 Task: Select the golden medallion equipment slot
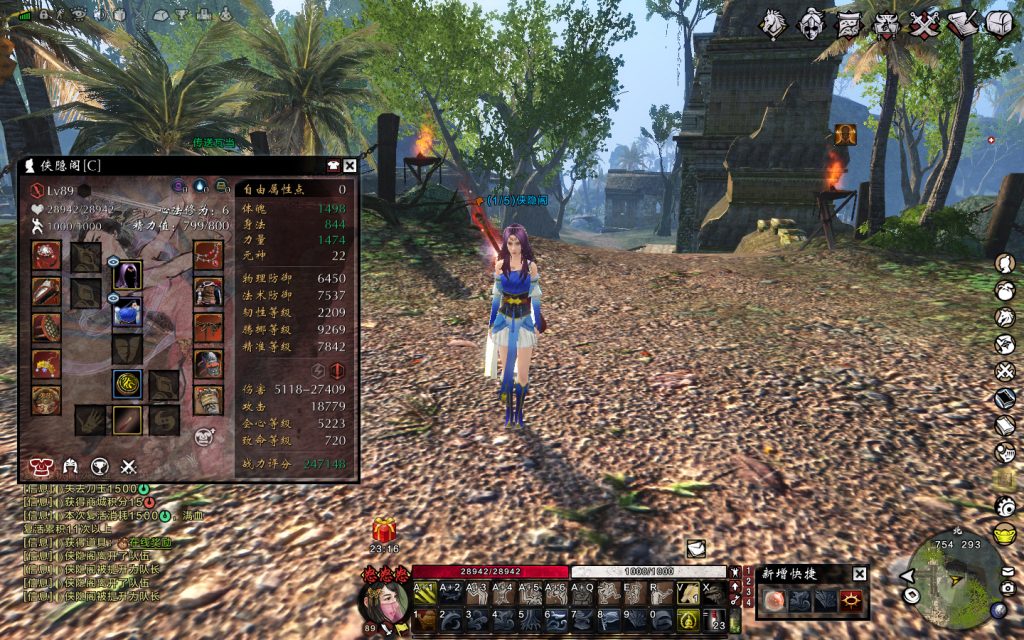[x=127, y=384]
